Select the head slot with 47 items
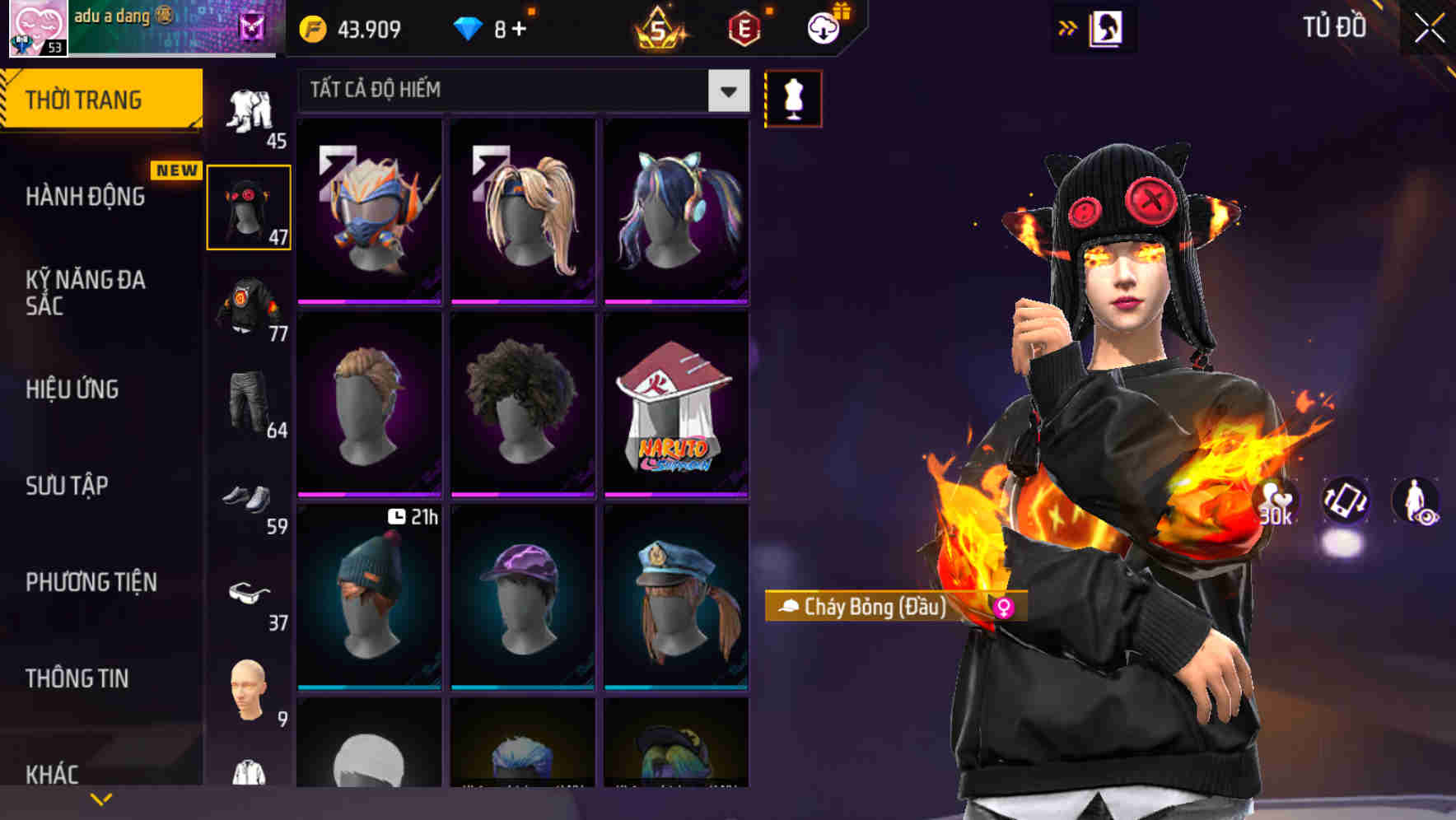 coord(249,206)
